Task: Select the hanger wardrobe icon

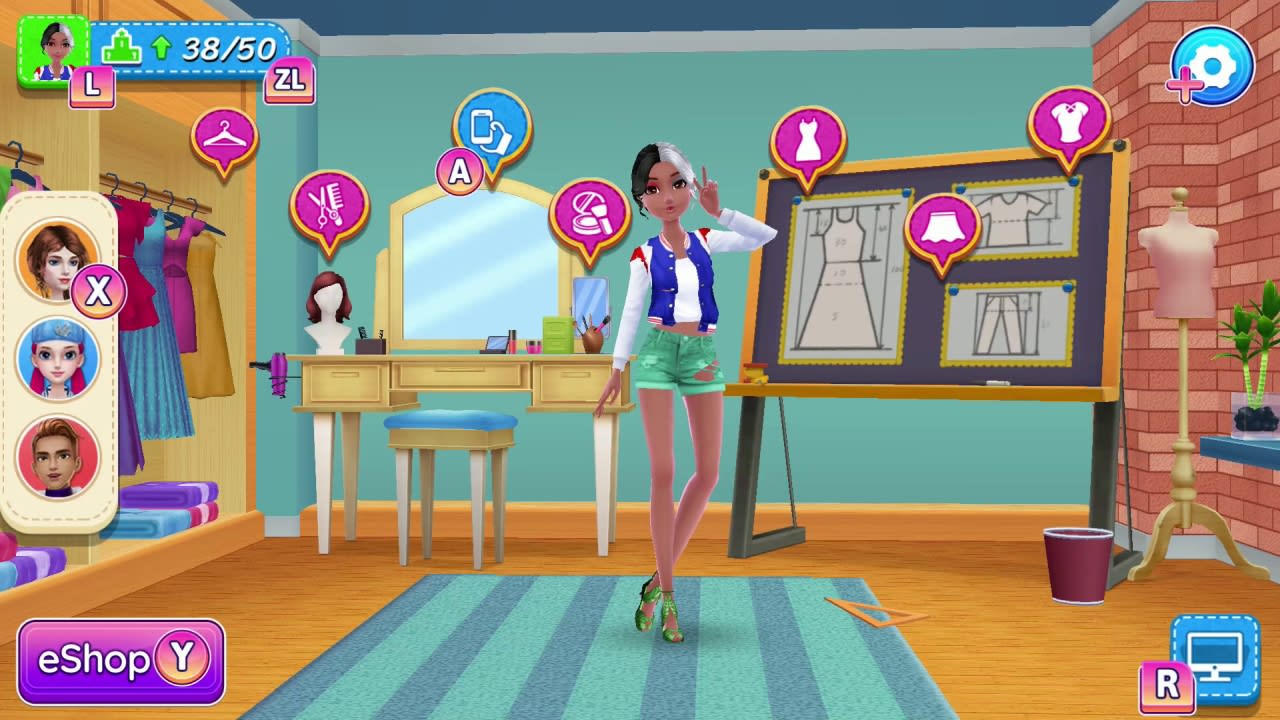Action: [224, 138]
